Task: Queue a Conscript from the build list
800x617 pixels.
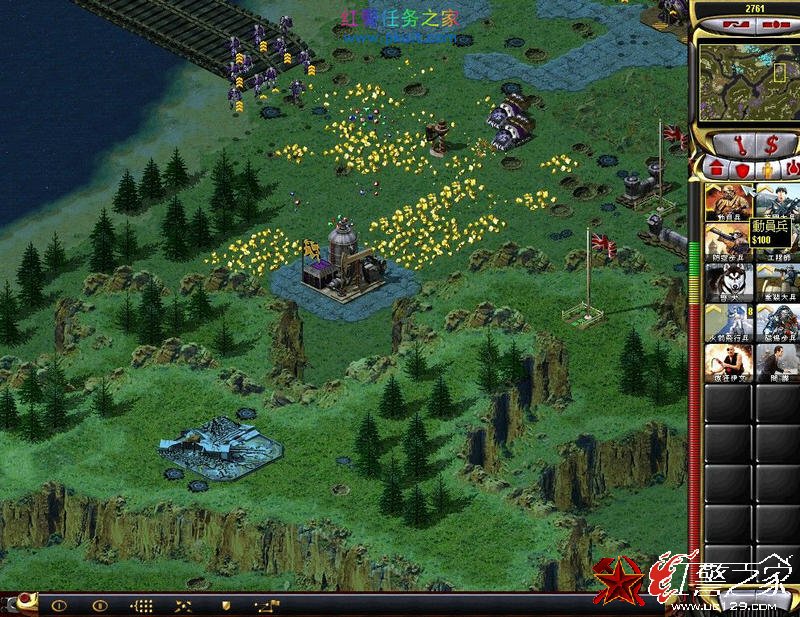Action: [728, 202]
